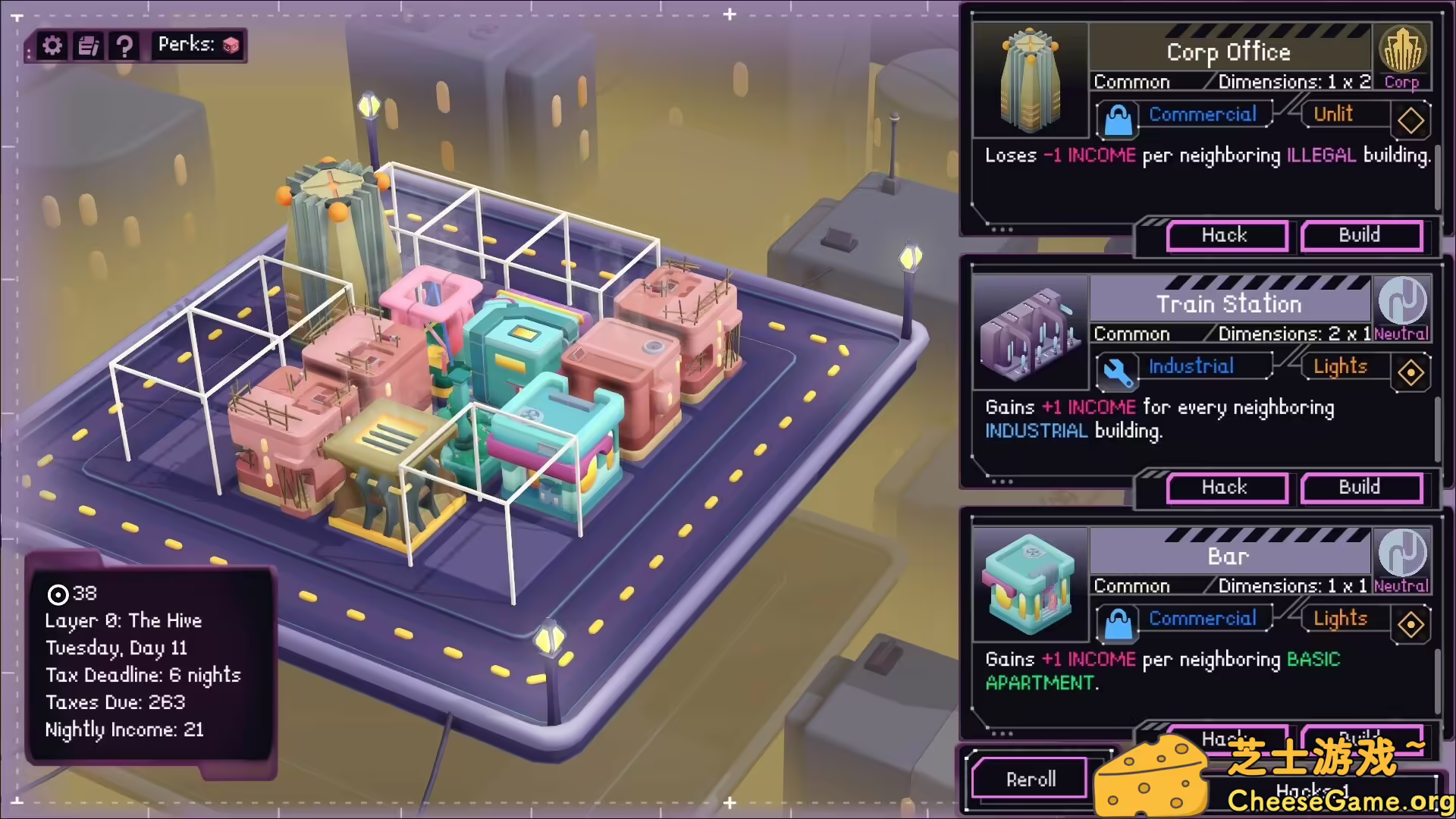Open the notepad log icon beside settings
Image resolution: width=1456 pixels, height=819 pixels.
(x=88, y=45)
